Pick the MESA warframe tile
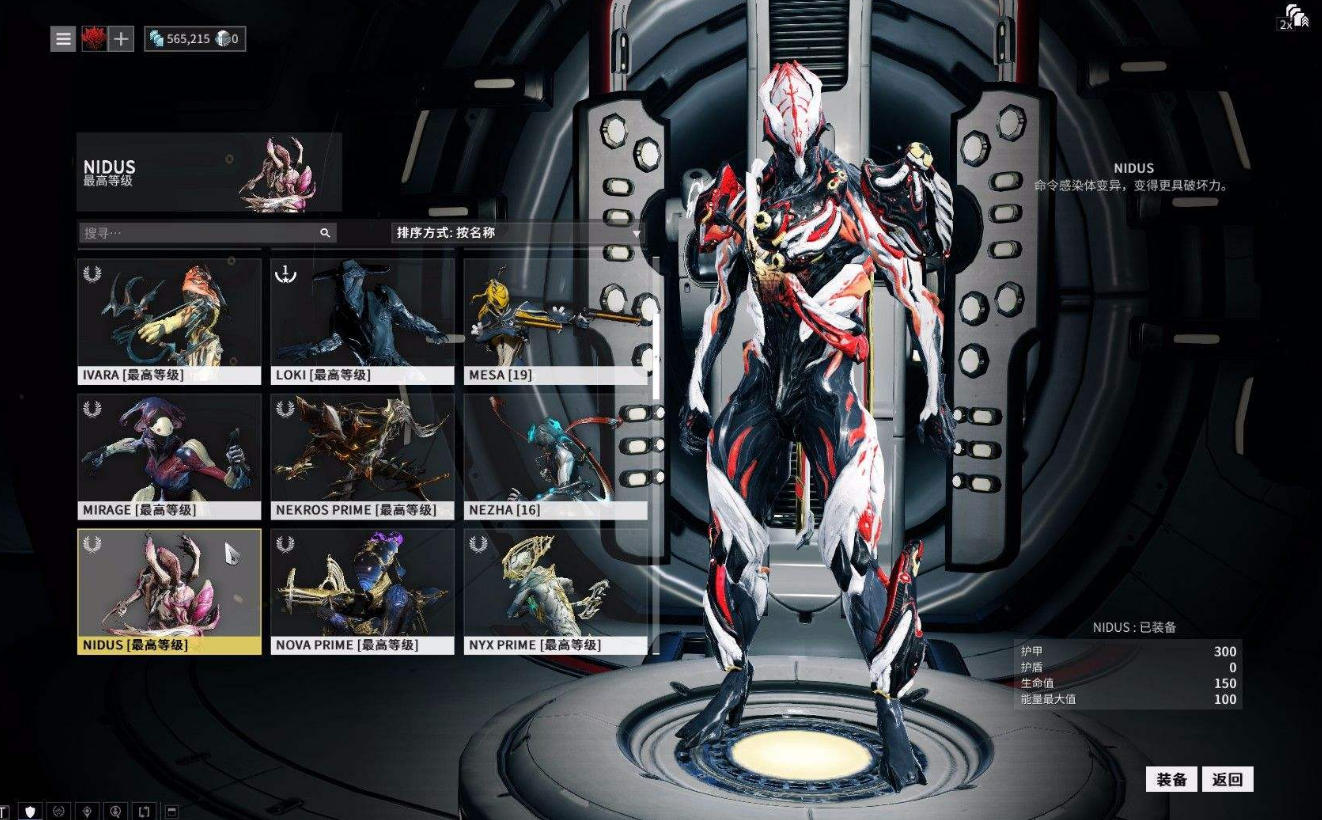Image resolution: width=1322 pixels, height=820 pixels. pyautogui.click(x=556, y=321)
